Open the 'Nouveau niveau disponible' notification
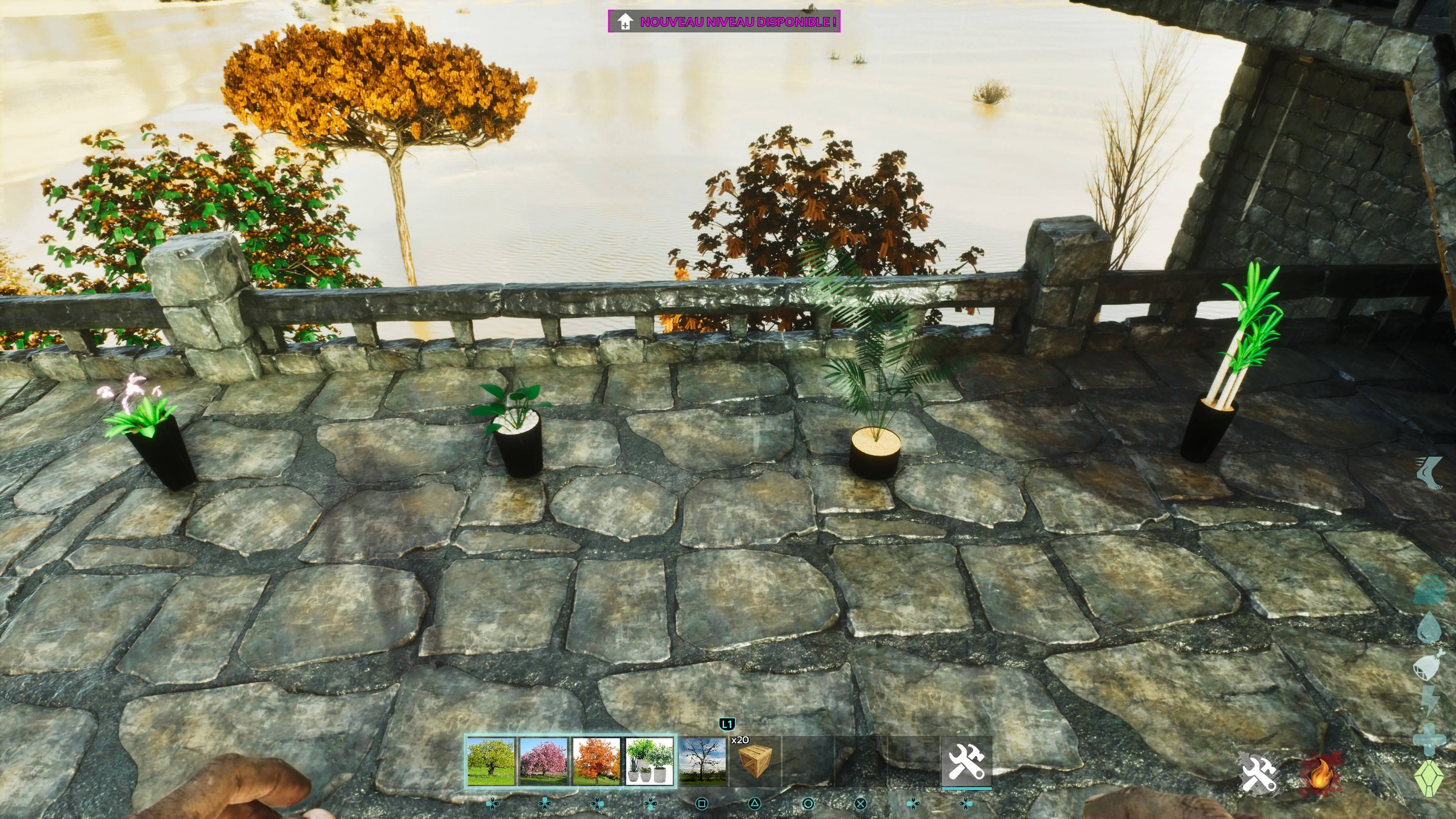1456x819 pixels. click(724, 22)
